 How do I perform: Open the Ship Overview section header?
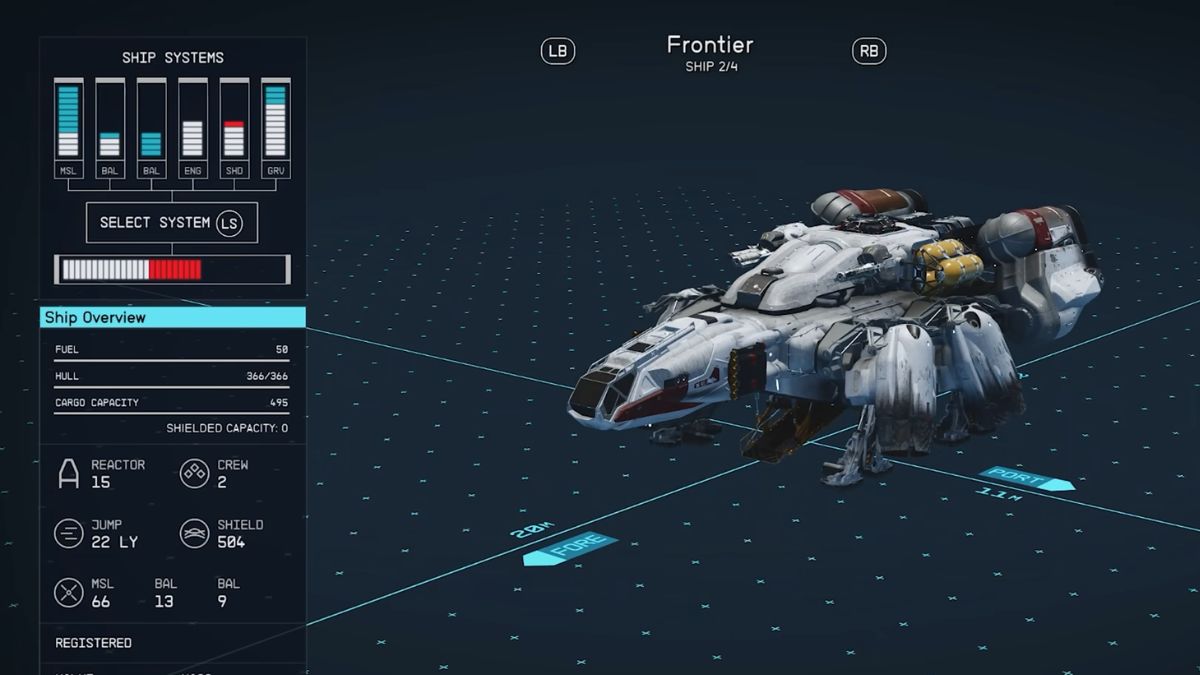pyautogui.click(x=172, y=317)
